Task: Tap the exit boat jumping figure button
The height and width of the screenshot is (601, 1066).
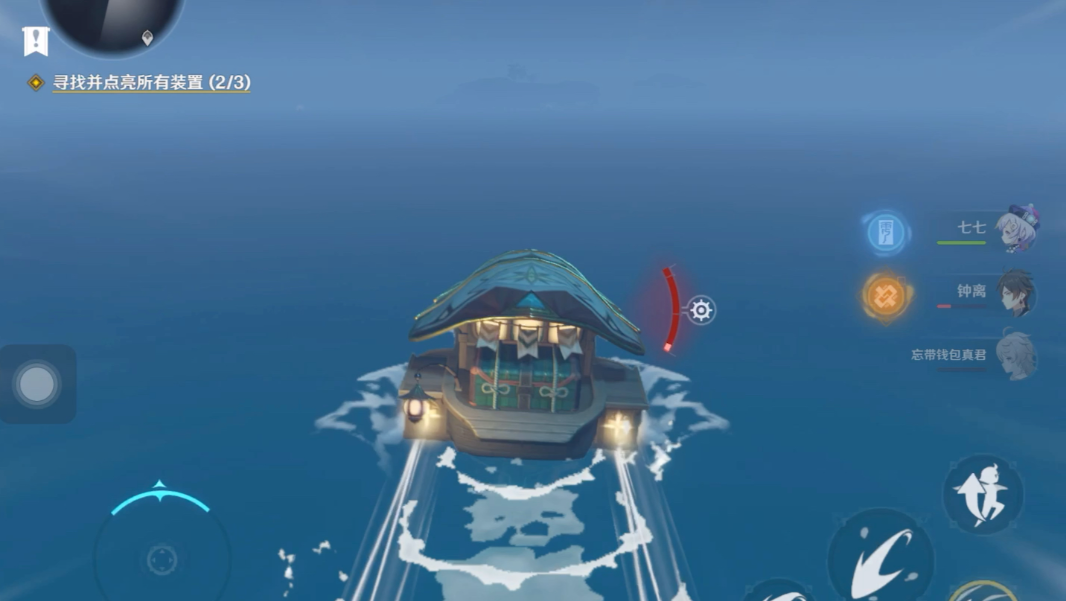Action: [982, 495]
